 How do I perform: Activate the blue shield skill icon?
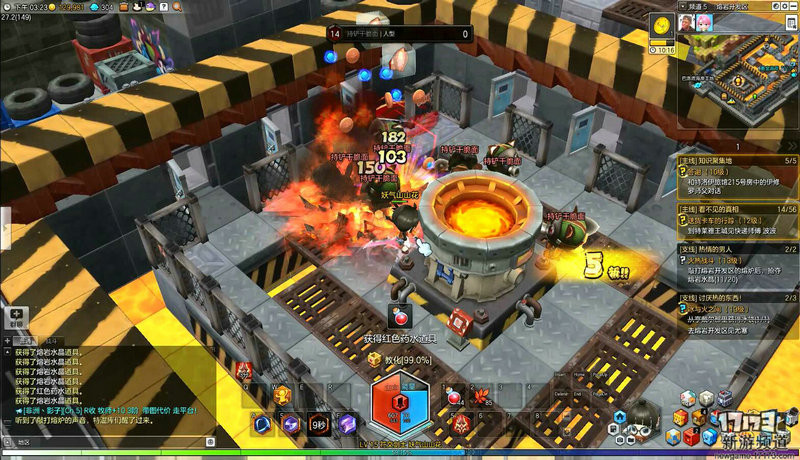263,424
